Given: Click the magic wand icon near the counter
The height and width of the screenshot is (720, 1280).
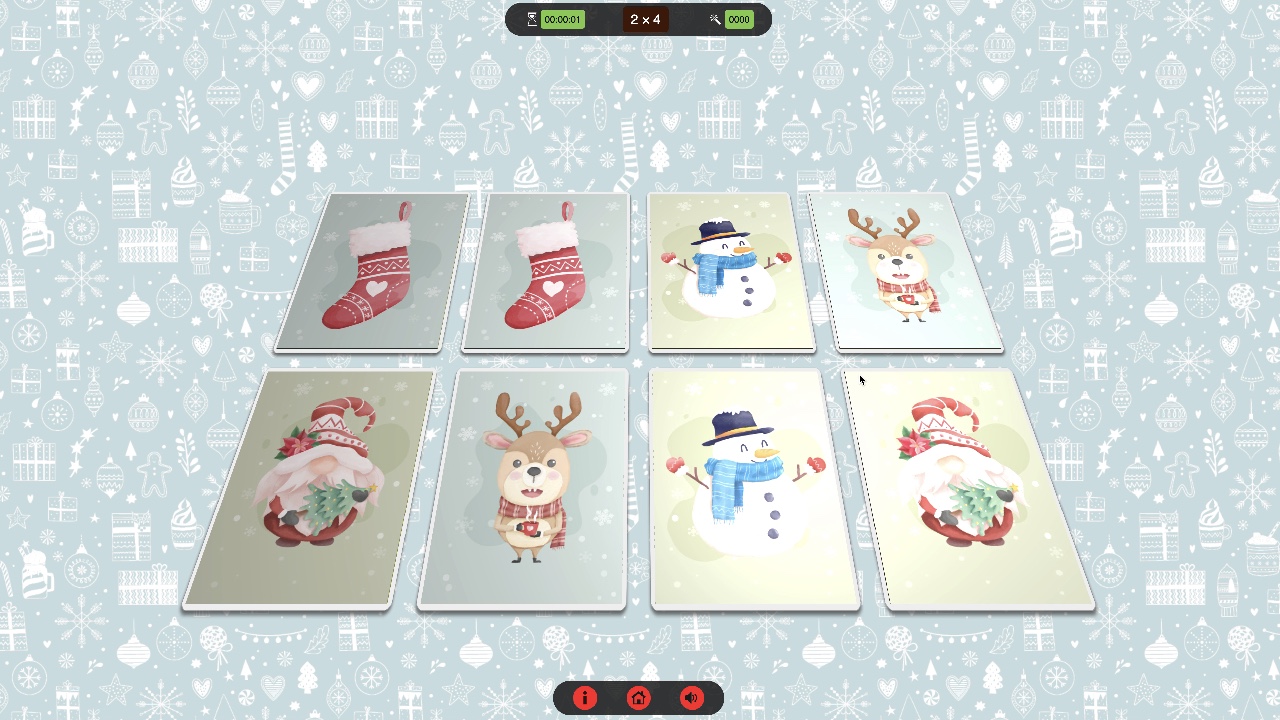Looking at the screenshot, I should coord(713,19).
